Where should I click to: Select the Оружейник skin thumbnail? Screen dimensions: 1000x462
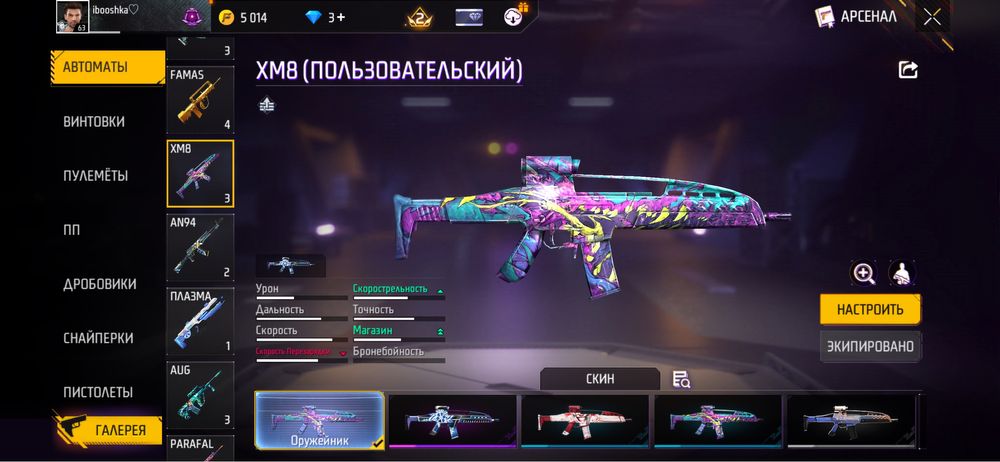[x=319, y=418]
